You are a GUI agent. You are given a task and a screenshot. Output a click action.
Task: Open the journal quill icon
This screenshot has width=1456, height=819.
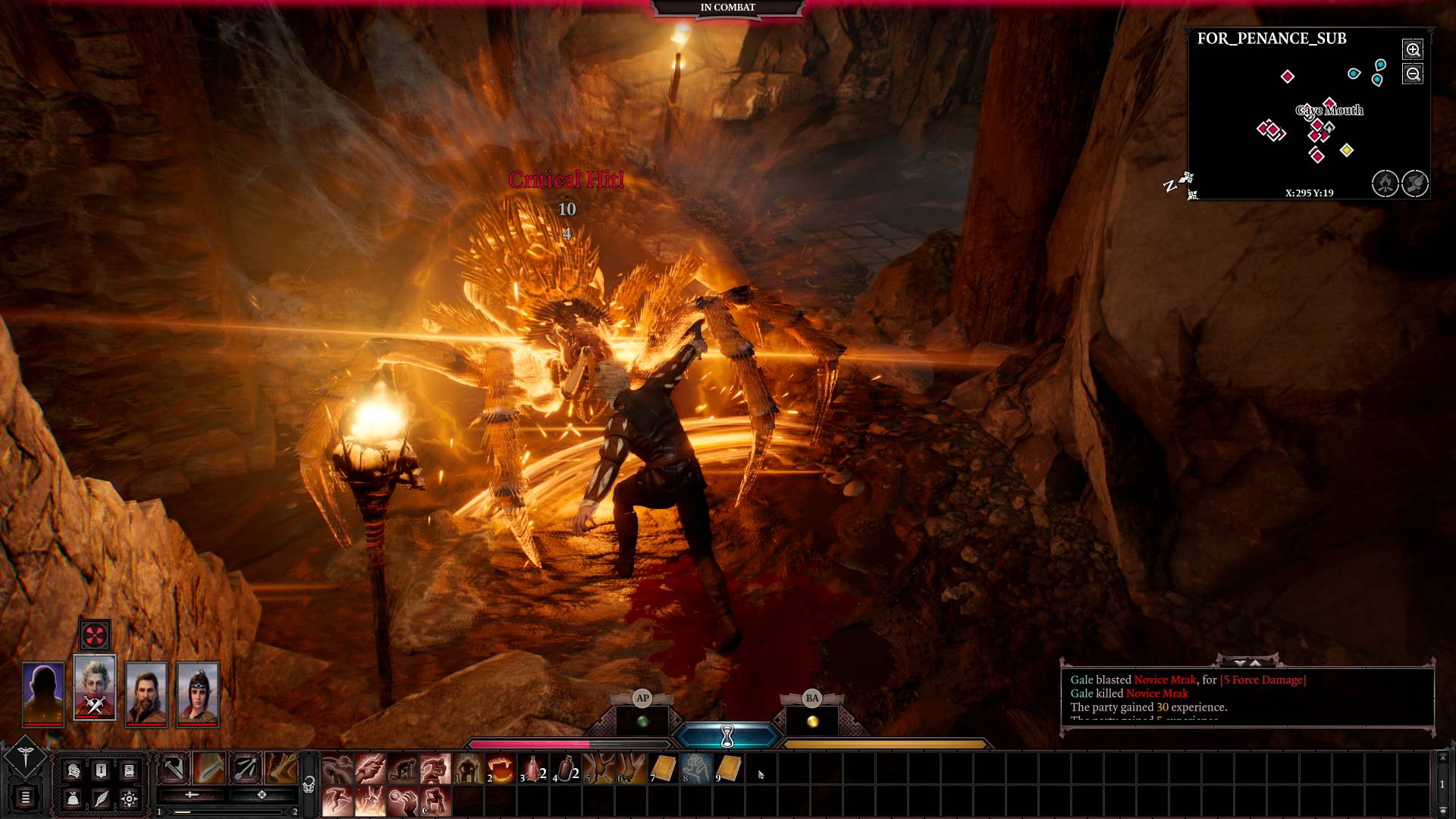coord(101,801)
